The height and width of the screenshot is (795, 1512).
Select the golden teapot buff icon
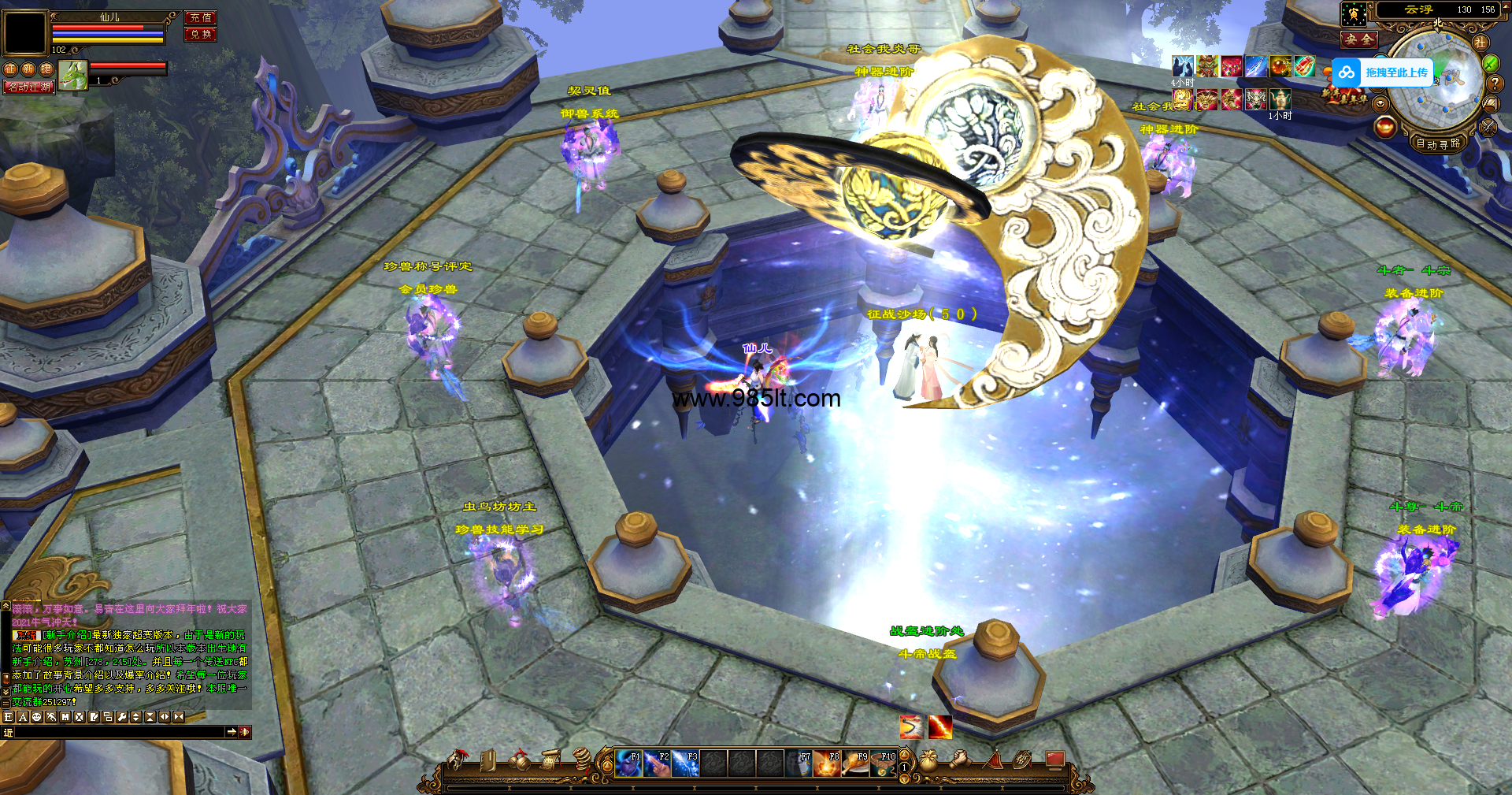click(1280, 98)
